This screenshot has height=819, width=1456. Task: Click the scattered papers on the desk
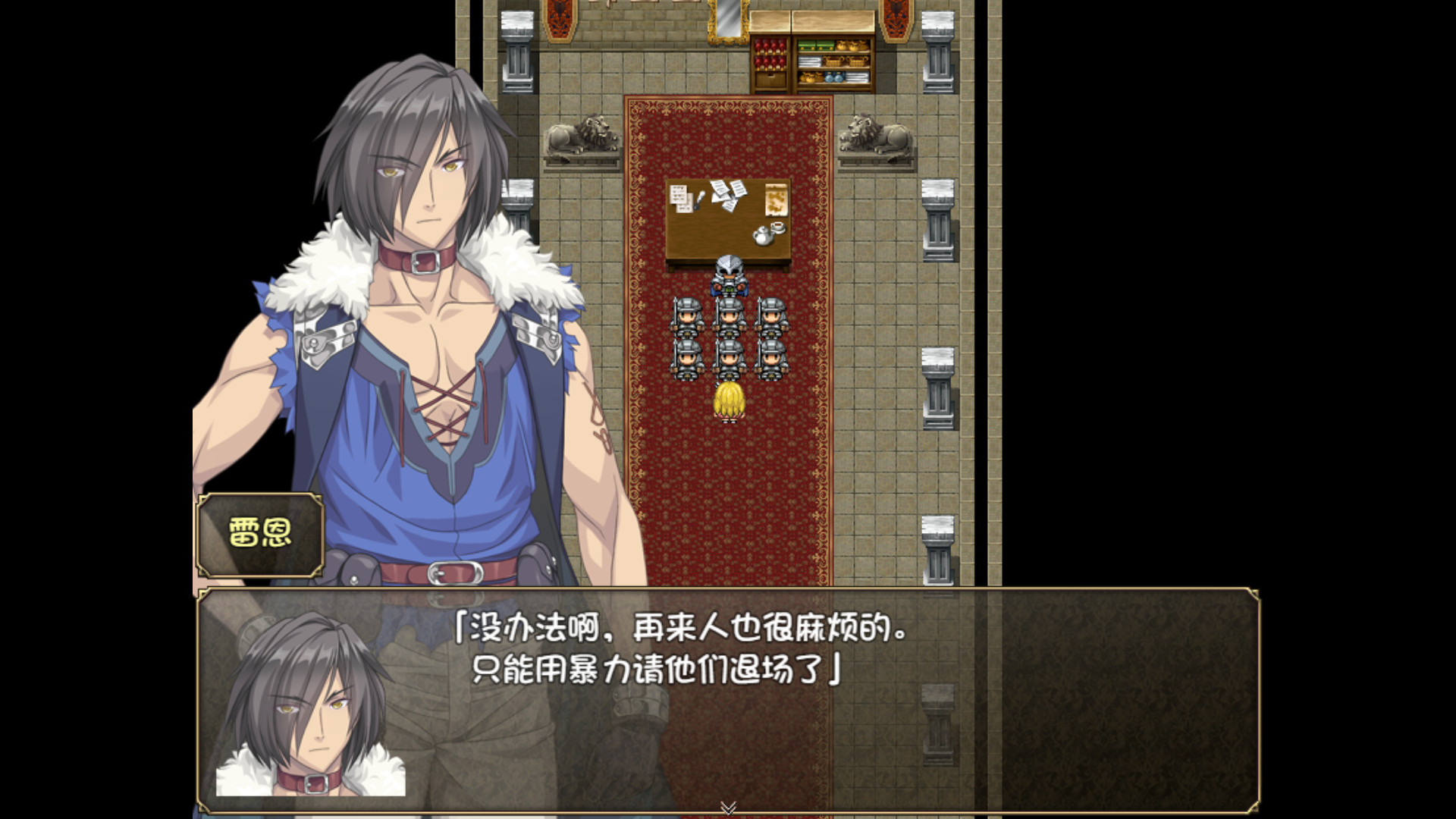coord(728,196)
